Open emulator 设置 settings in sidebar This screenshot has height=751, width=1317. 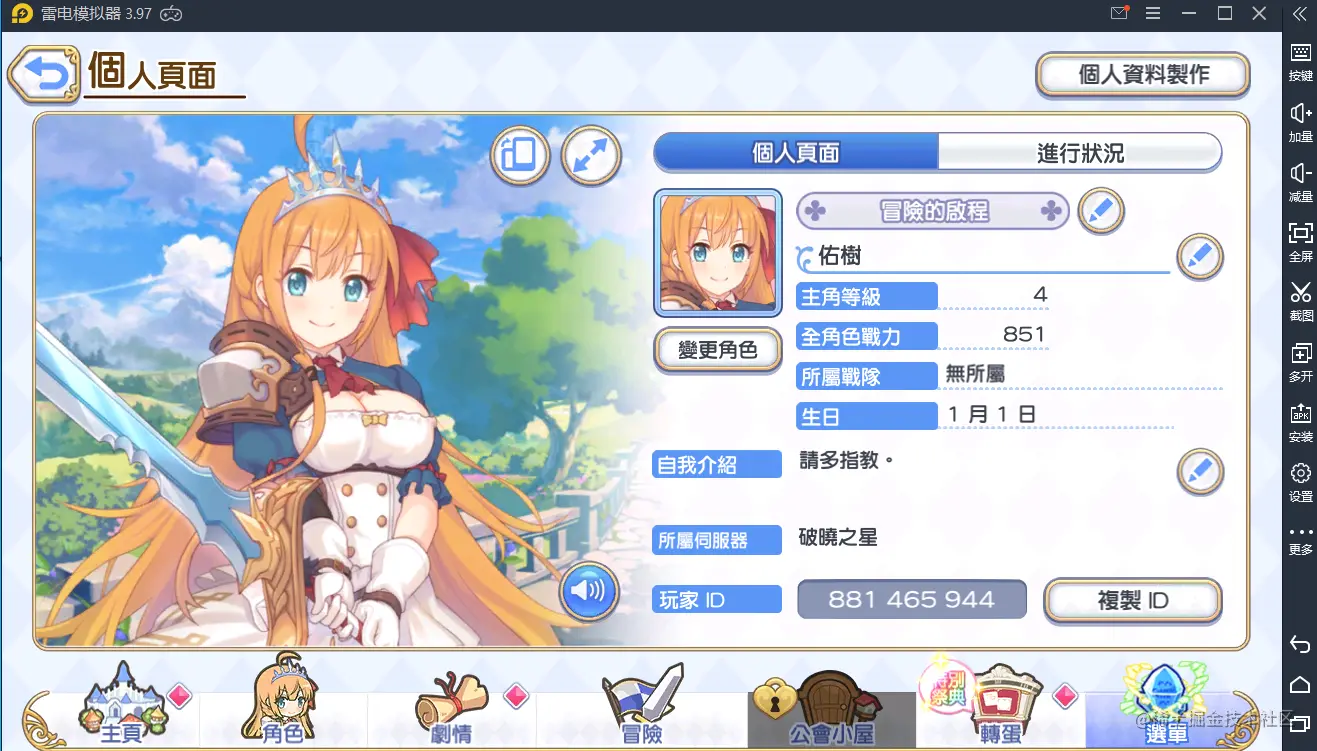(x=1300, y=480)
